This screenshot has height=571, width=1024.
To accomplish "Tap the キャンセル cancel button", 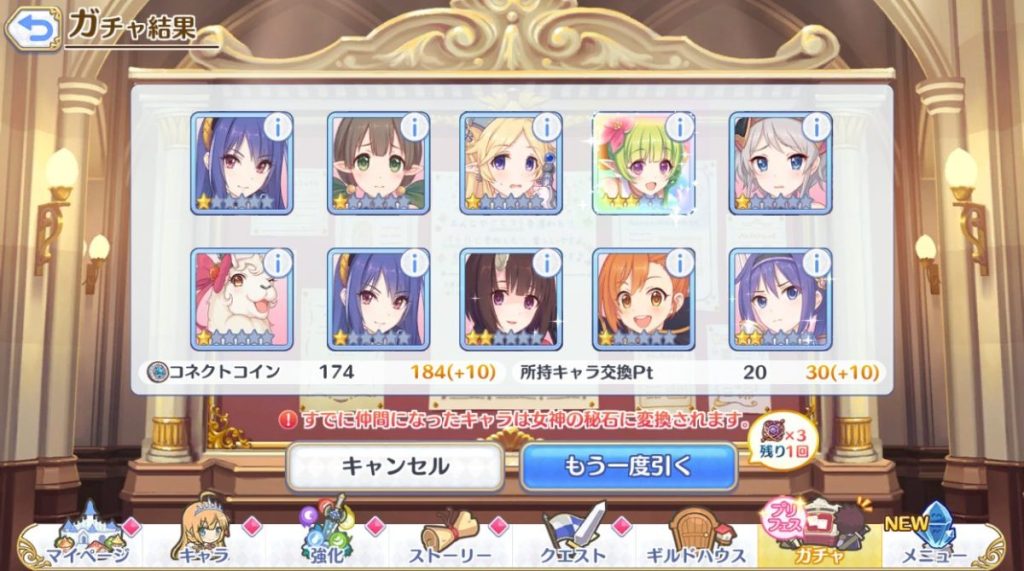I will (x=395, y=466).
